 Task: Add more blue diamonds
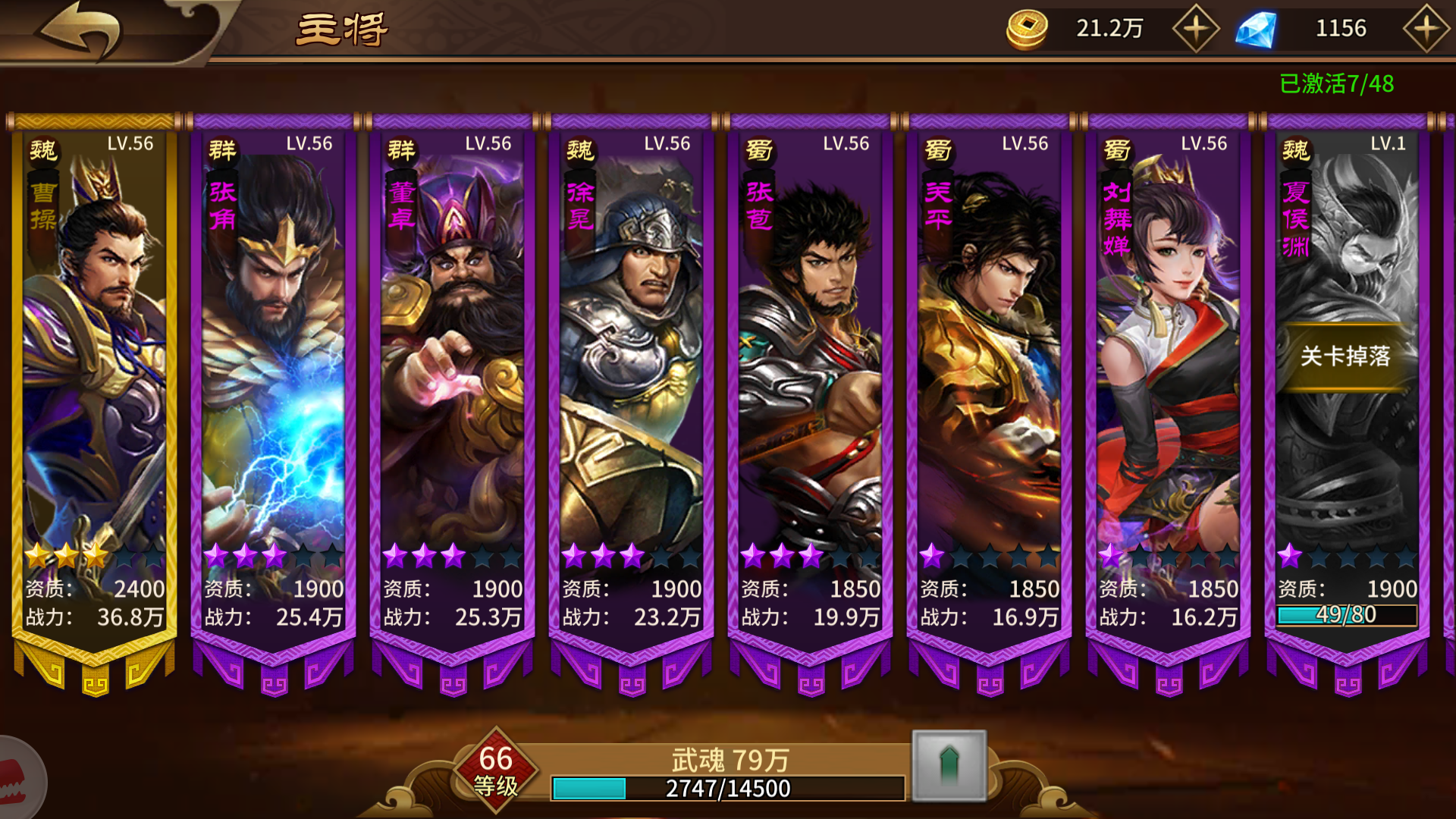[x=1425, y=29]
